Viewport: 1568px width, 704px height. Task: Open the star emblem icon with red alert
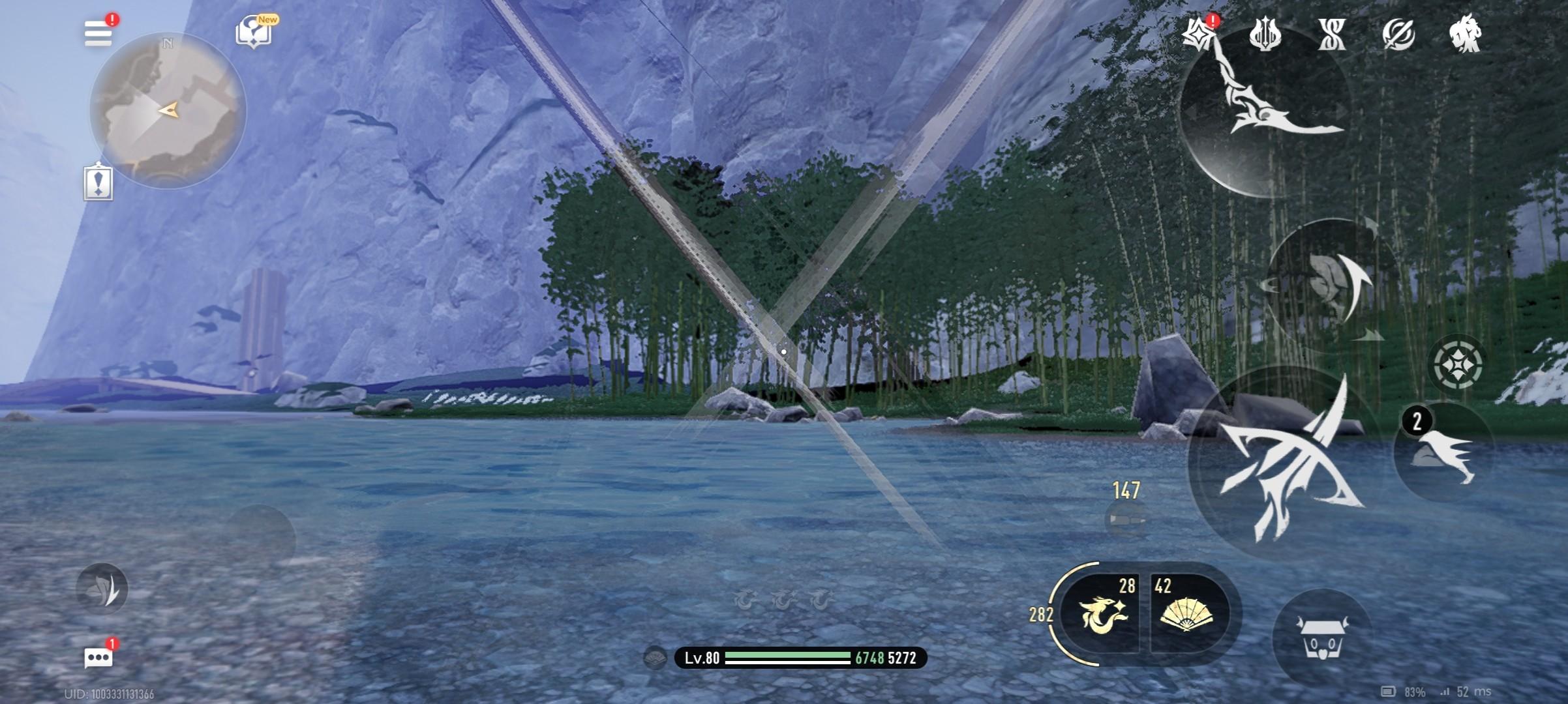click(x=1199, y=33)
